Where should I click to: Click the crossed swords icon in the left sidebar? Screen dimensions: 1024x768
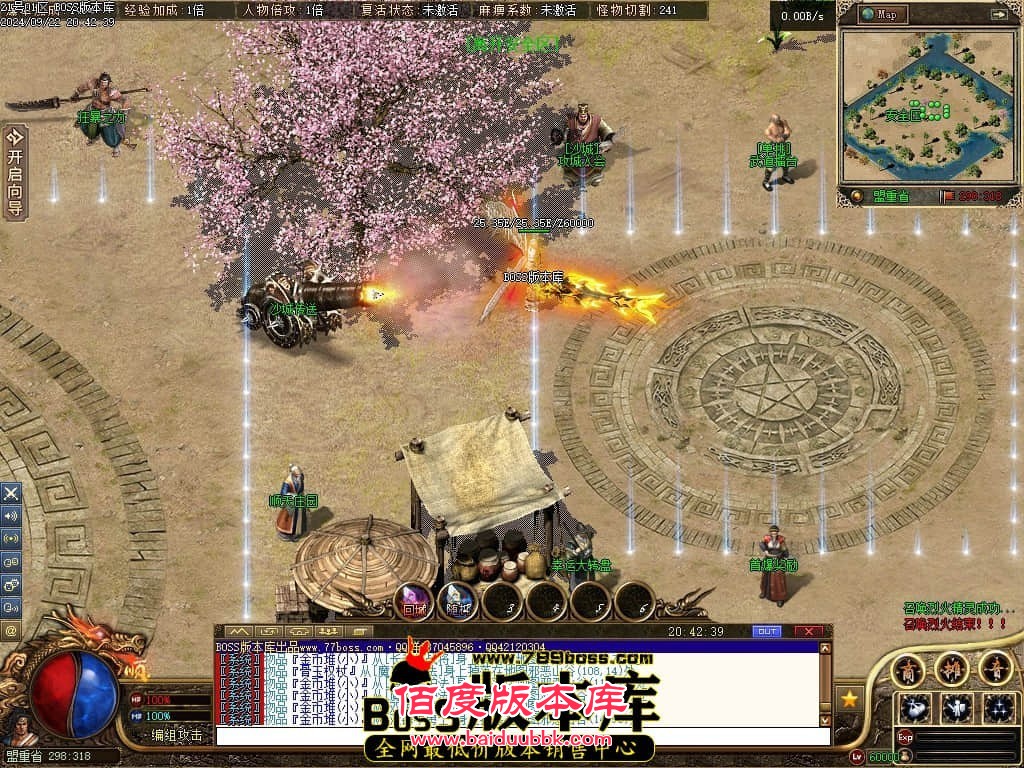click(x=11, y=493)
